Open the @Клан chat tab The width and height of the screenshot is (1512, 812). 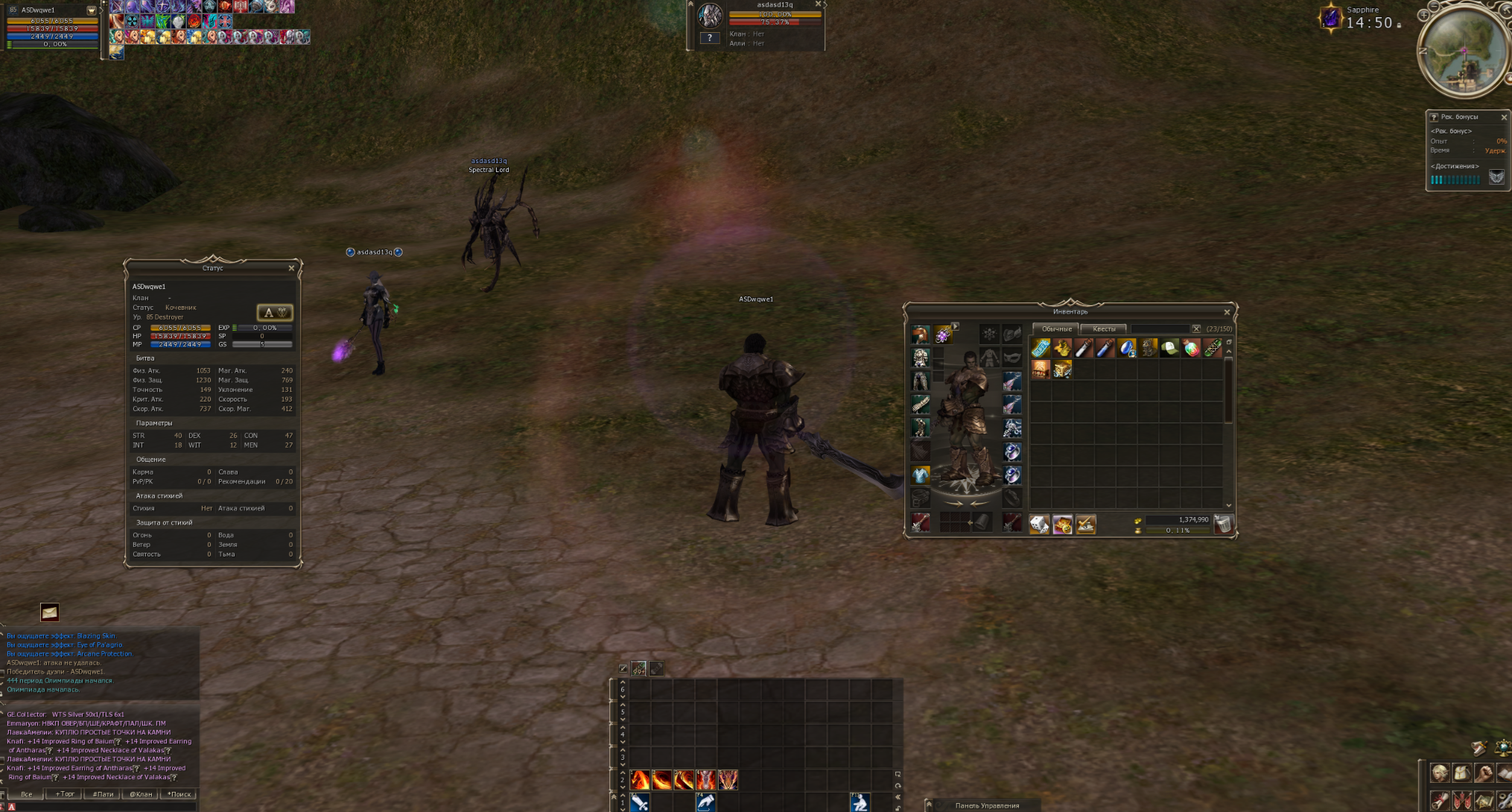point(140,794)
